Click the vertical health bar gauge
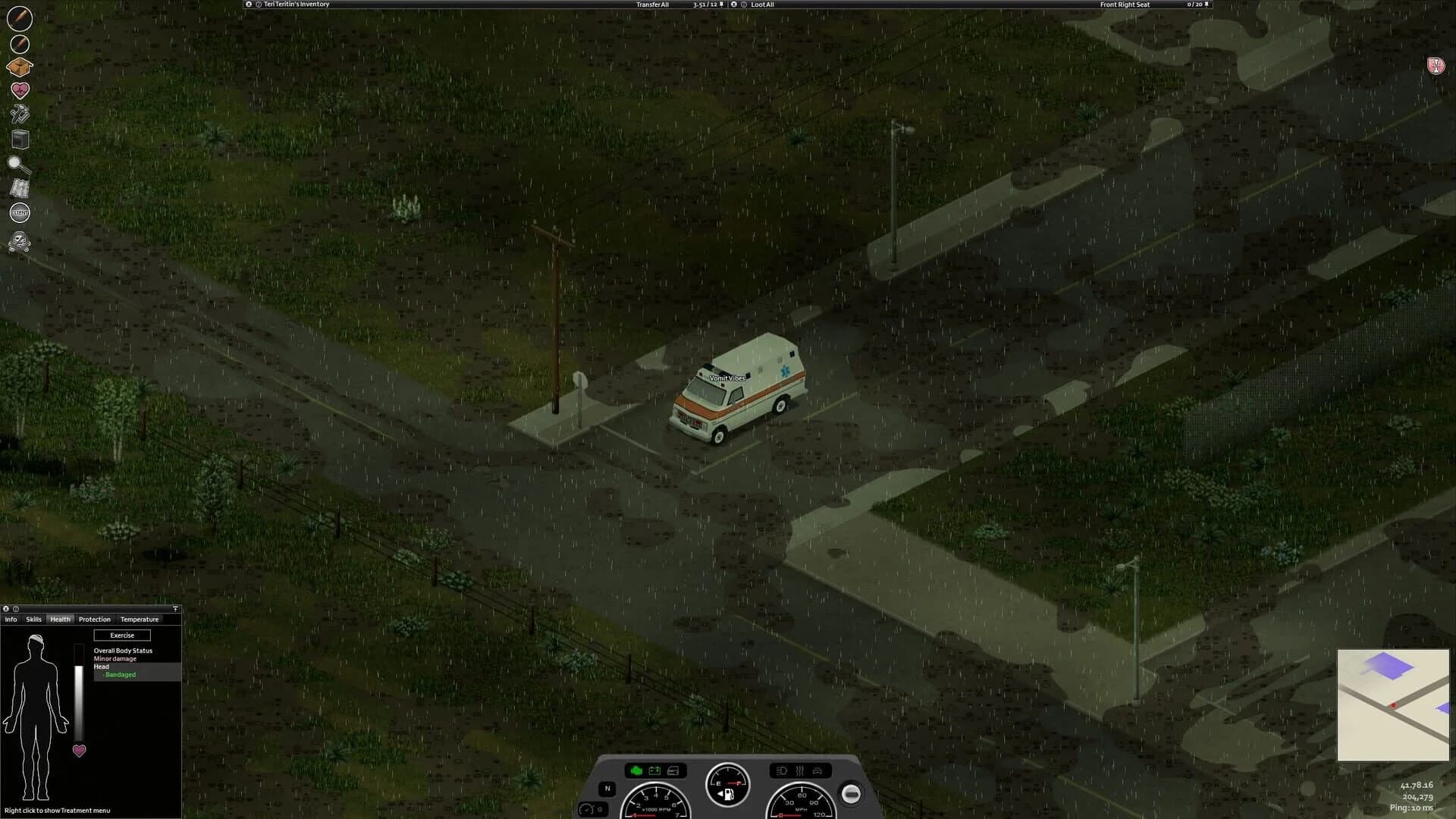1456x819 pixels. [x=78, y=690]
